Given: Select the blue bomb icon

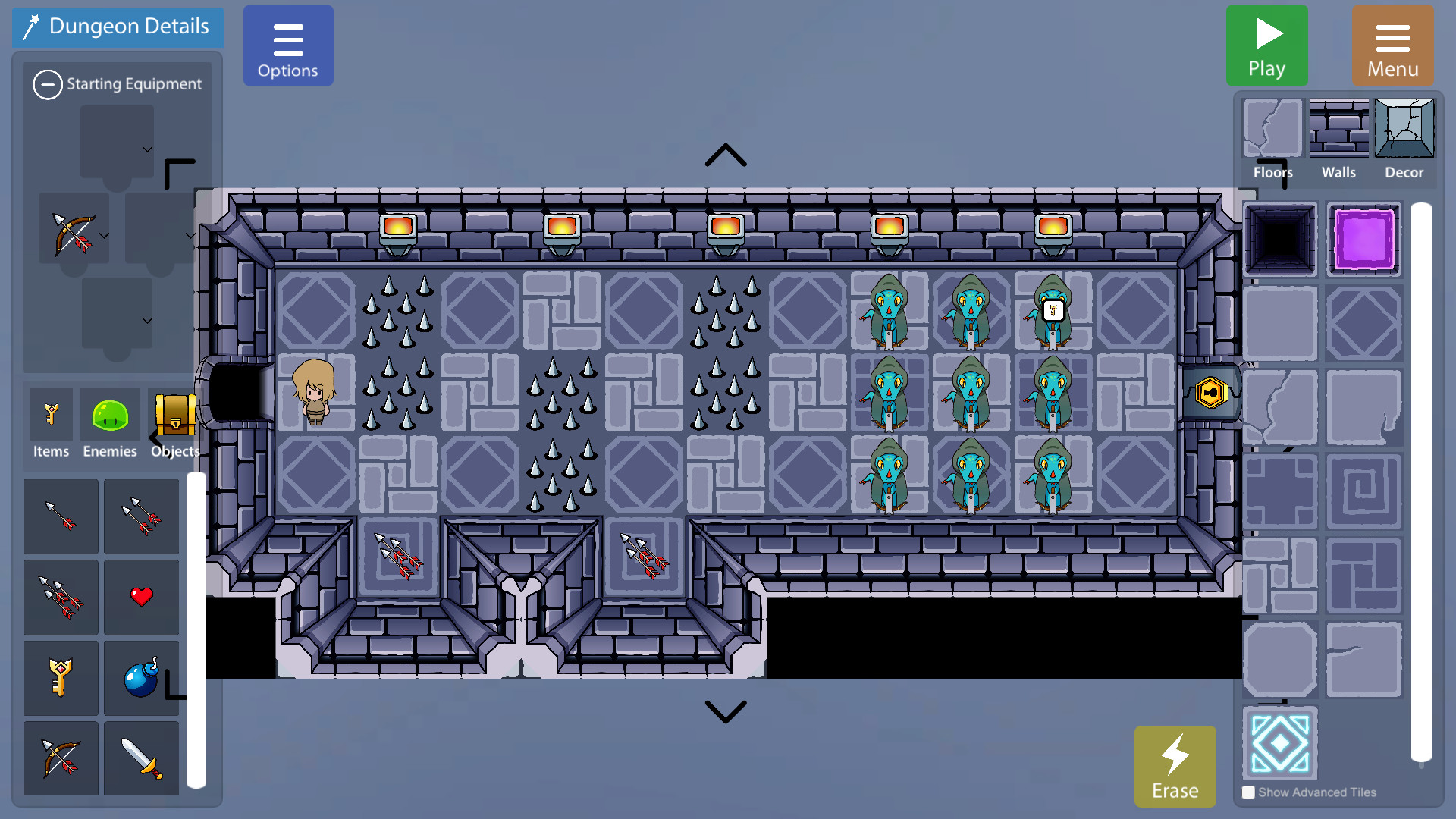Looking at the screenshot, I should tap(141, 677).
